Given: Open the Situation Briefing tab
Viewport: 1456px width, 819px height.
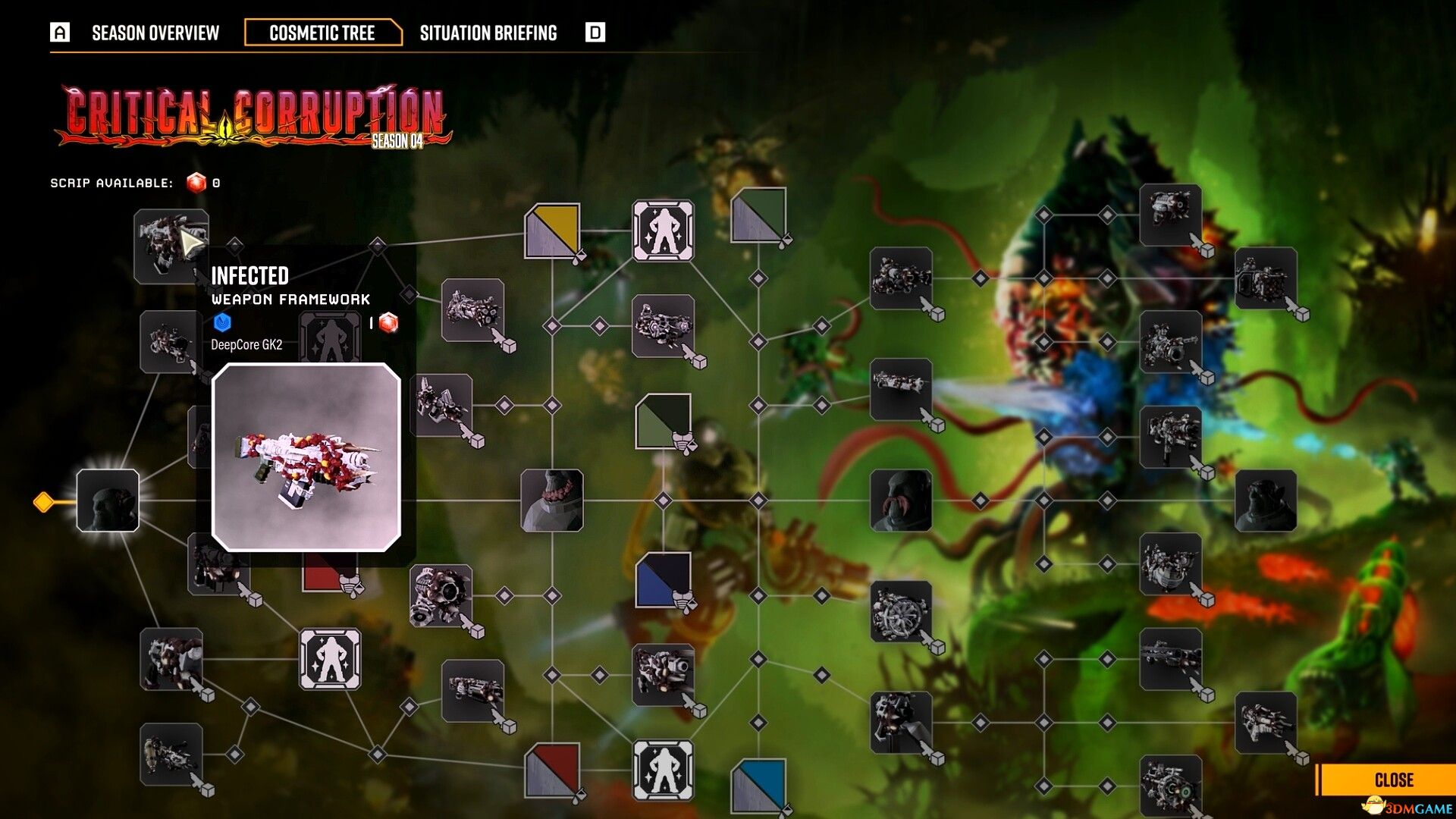Looking at the screenshot, I should pyautogui.click(x=488, y=33).
